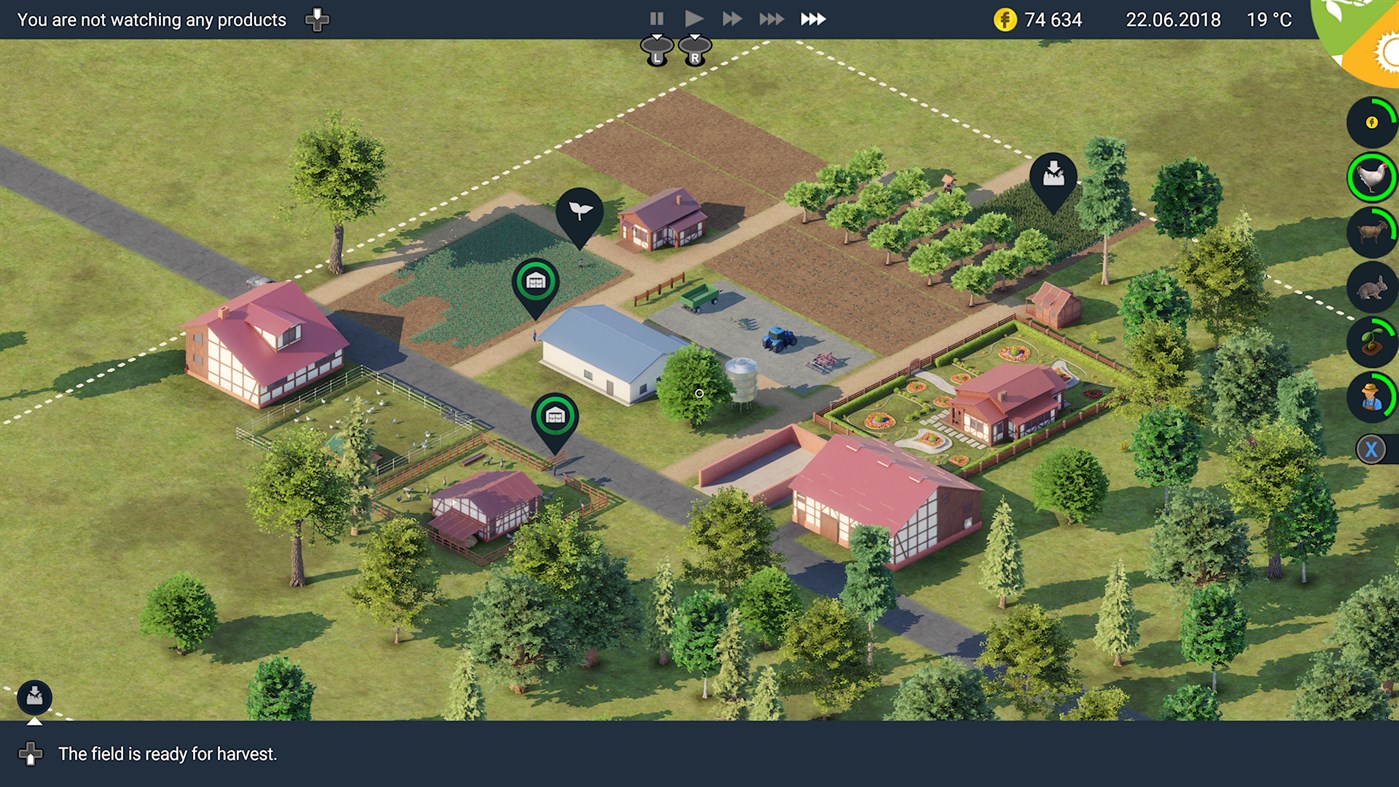Open the date display 22.06.2018
This screenshot has height=787, width=1399.
coord(1172,19)
